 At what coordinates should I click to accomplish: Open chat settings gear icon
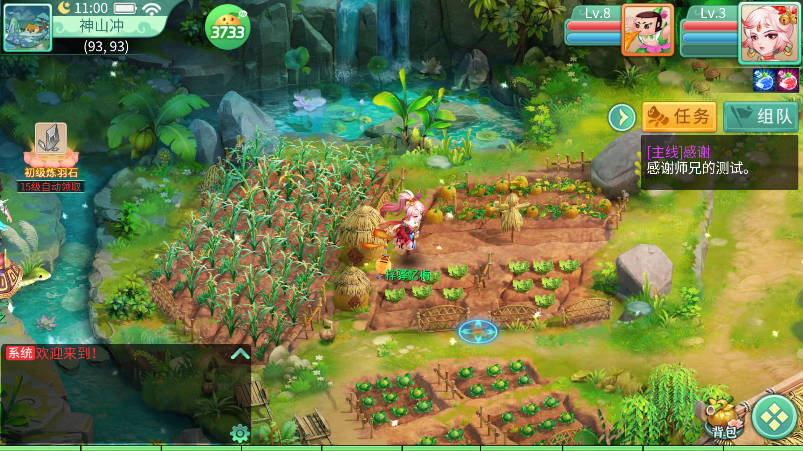pyautogui.click(x=239, y=433)
